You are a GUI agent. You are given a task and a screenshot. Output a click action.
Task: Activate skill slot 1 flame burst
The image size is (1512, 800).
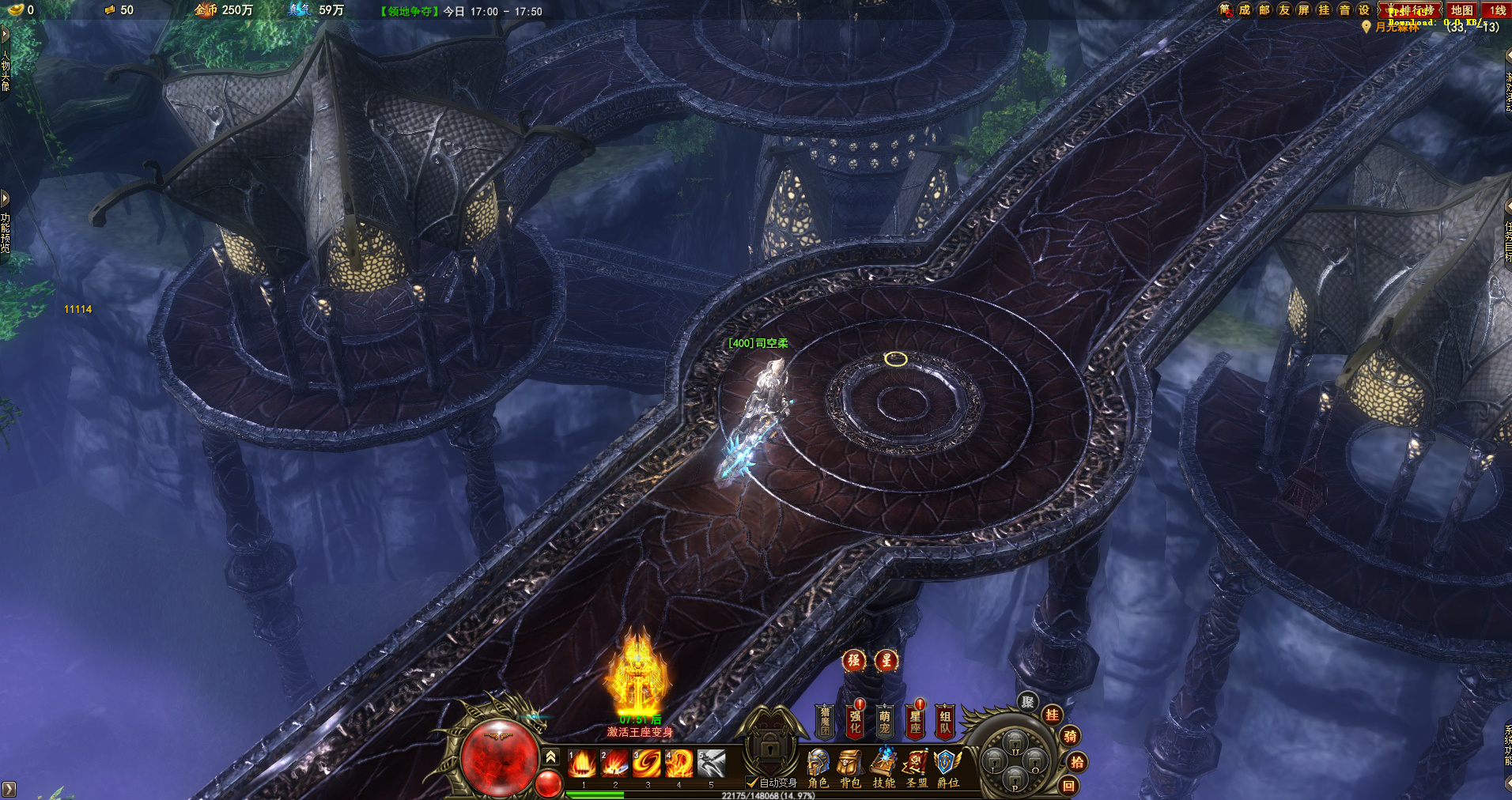582,764
